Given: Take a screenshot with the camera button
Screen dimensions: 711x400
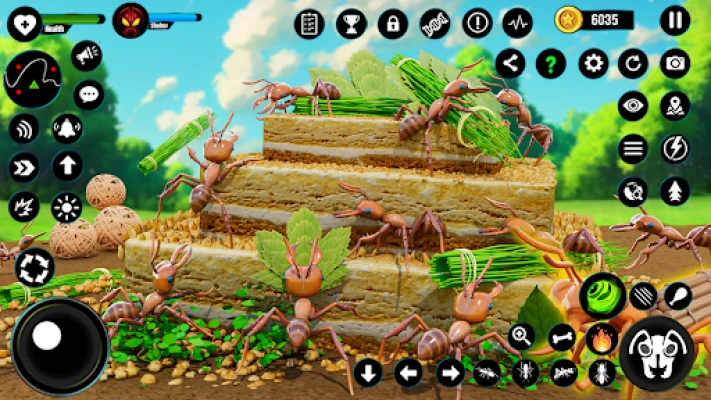Looking at the screenshot, I should click(x=675, y=64).
